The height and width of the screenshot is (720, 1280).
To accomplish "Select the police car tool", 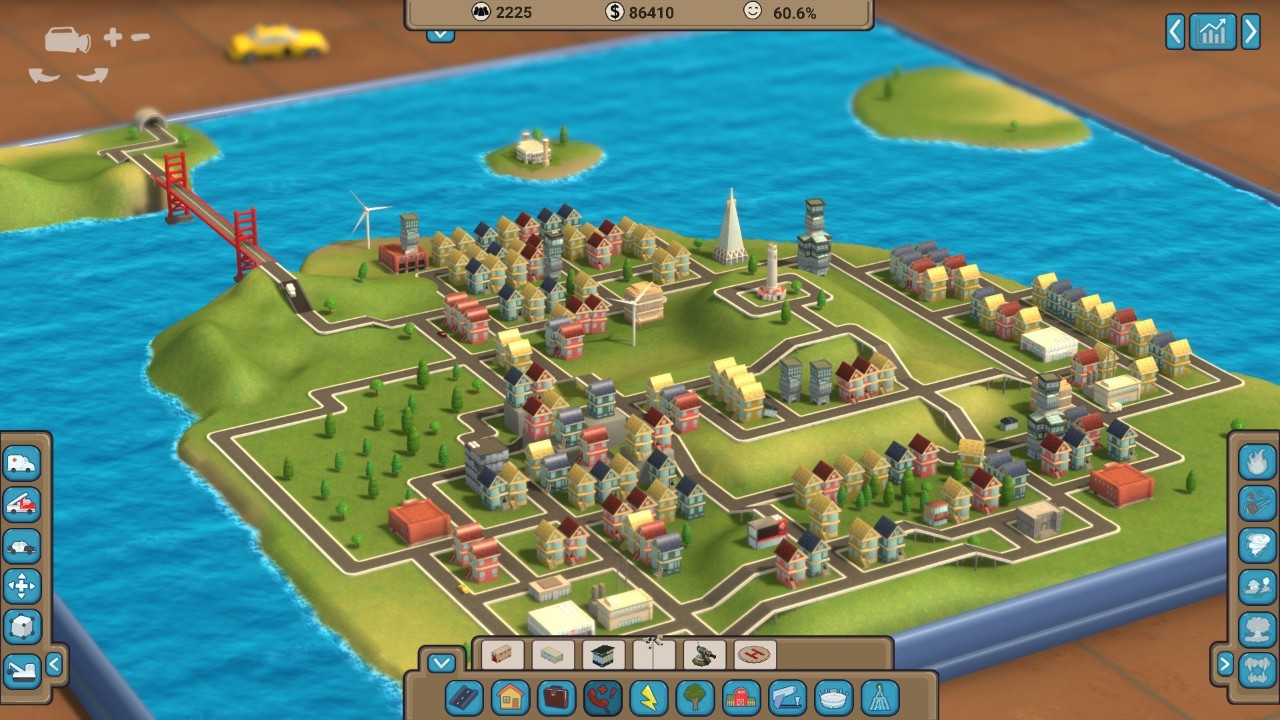I will tap(22, 546).
